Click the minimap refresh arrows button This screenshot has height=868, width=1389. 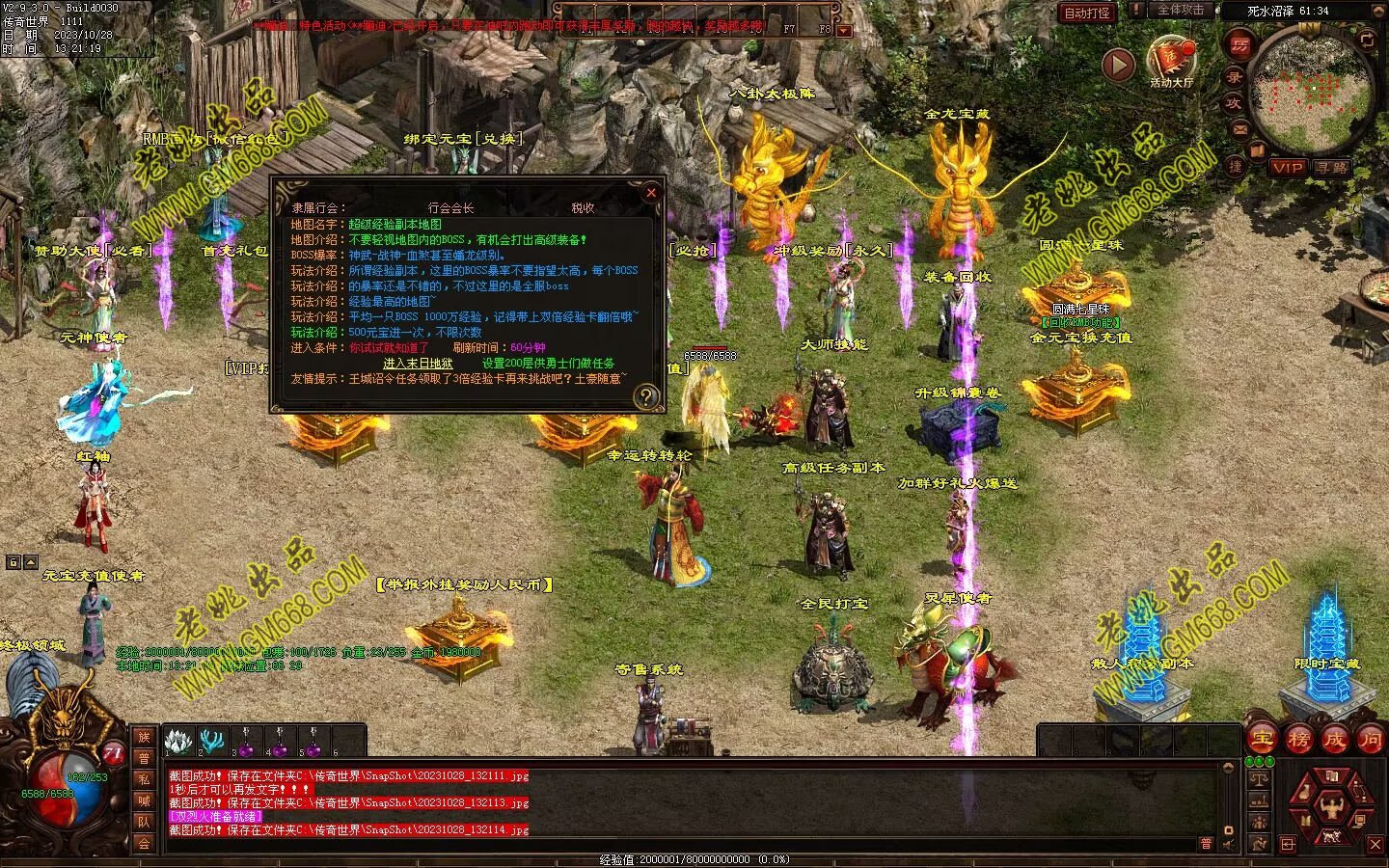(x=1367, y=40)
